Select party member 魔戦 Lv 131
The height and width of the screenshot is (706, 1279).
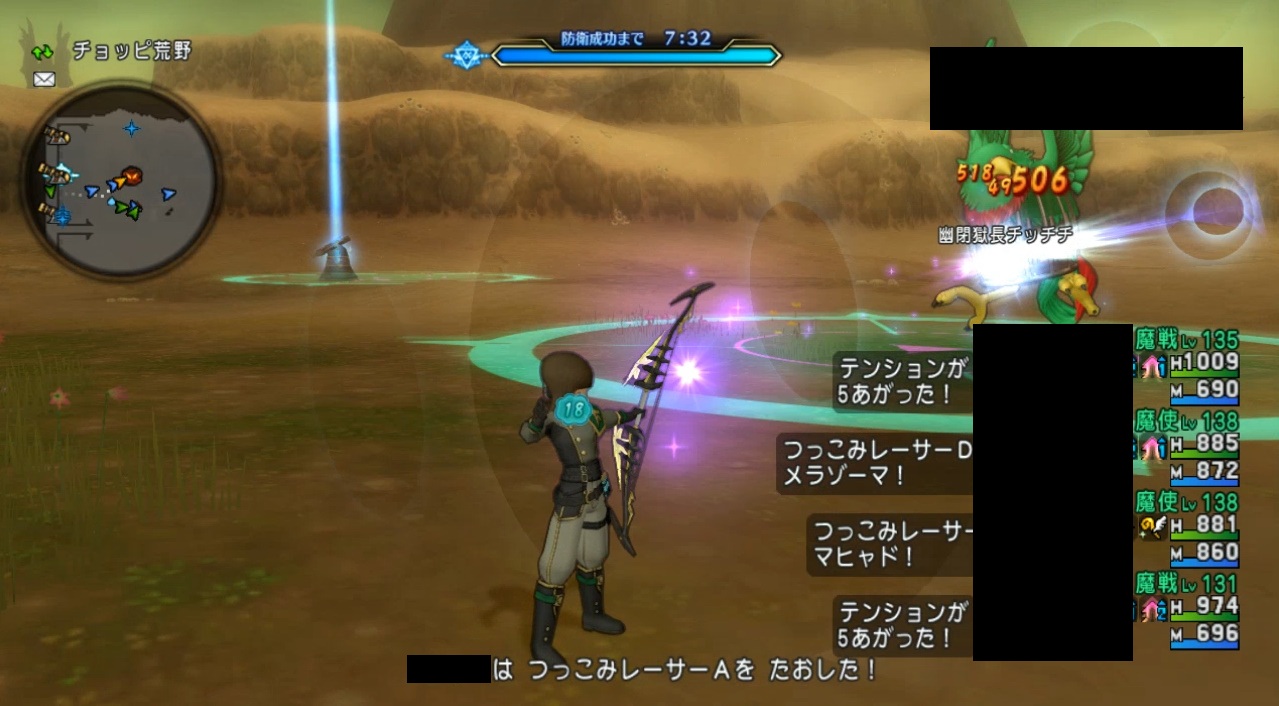coord(1187,607)
